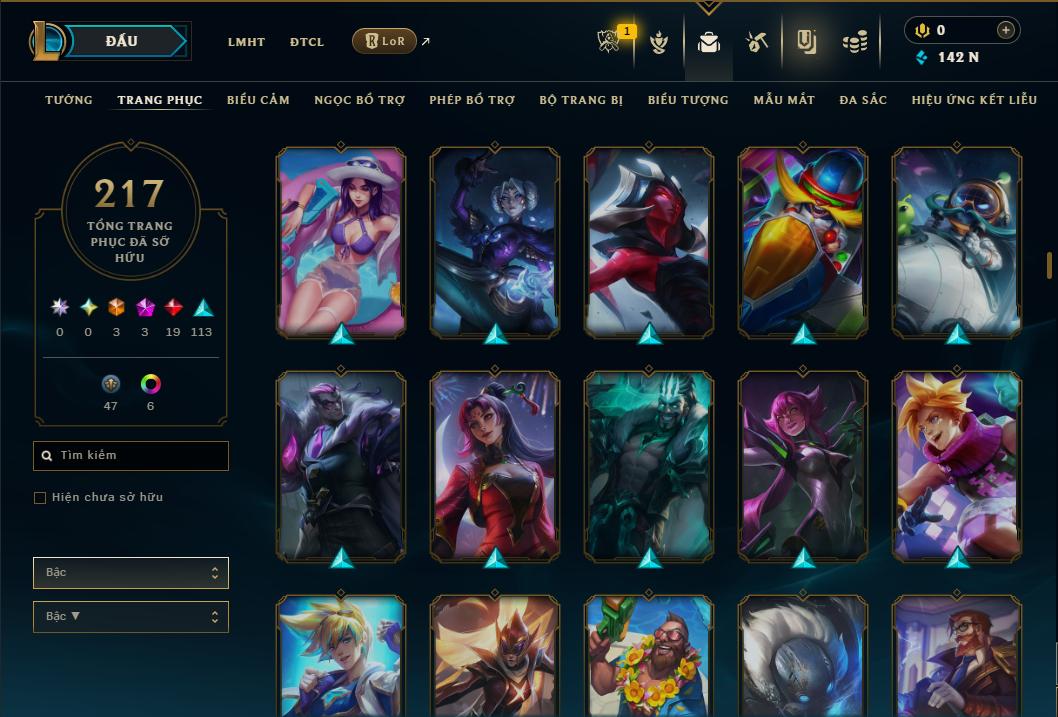
Task: Toggle the Hiện chưa sở hữu checkbox
Action: (x=40, y=498)
